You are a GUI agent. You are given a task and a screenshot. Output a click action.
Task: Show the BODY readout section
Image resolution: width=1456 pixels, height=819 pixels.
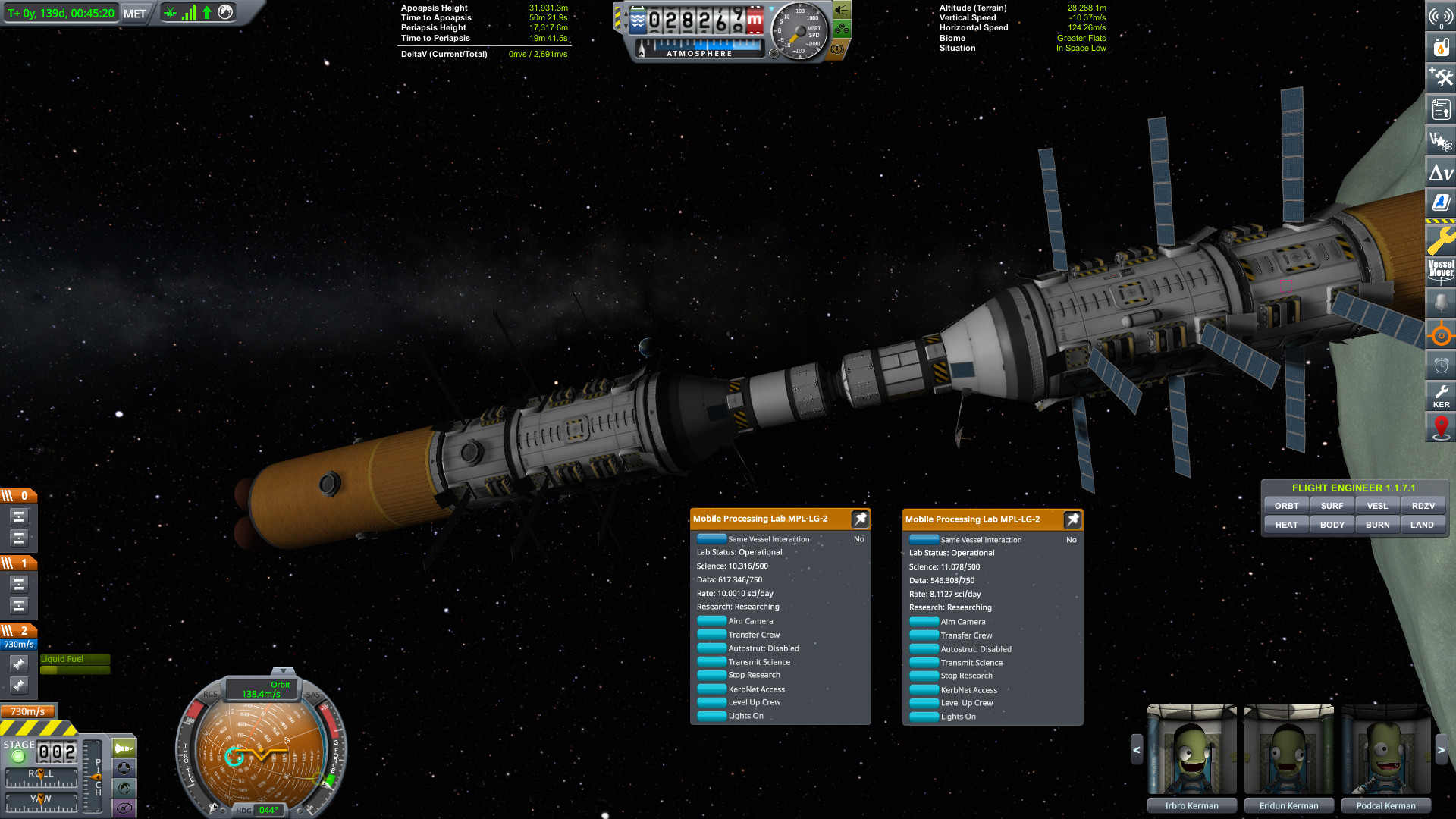point(1332,525)
